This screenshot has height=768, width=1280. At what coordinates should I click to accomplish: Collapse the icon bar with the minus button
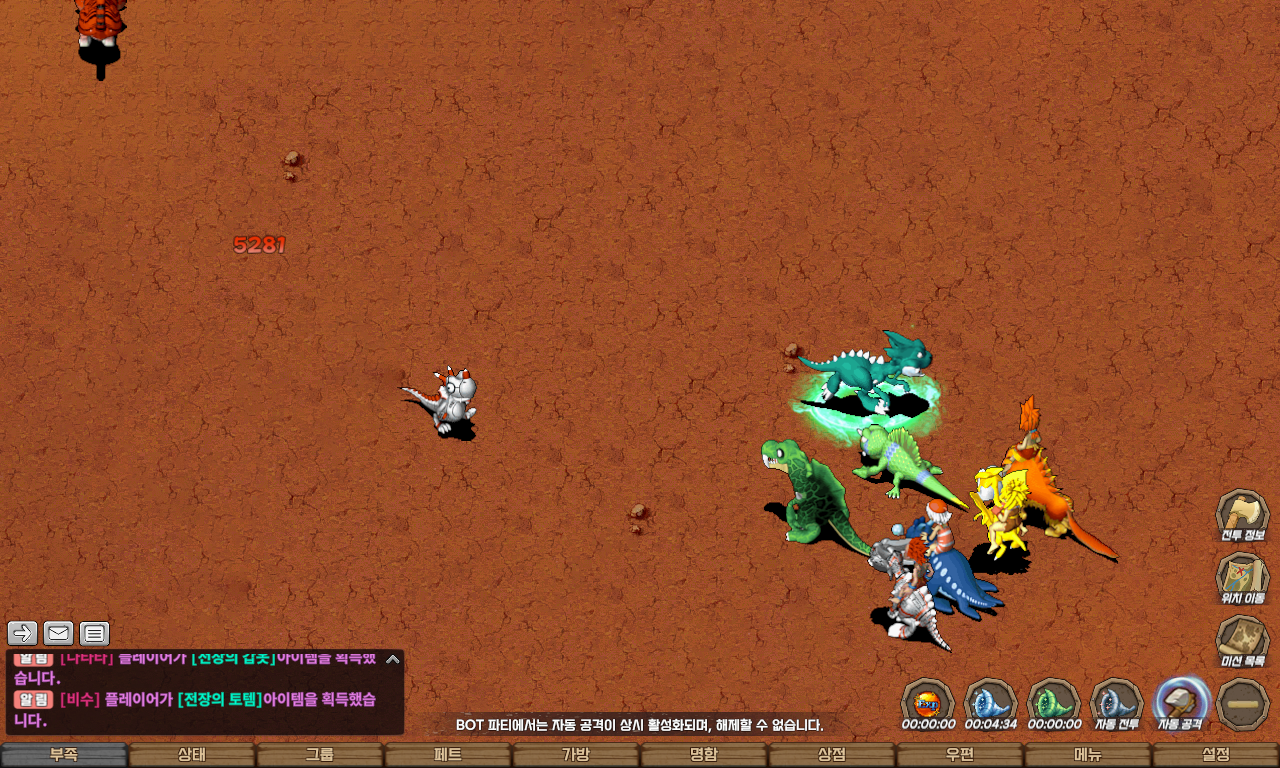tap(1244, 703)
